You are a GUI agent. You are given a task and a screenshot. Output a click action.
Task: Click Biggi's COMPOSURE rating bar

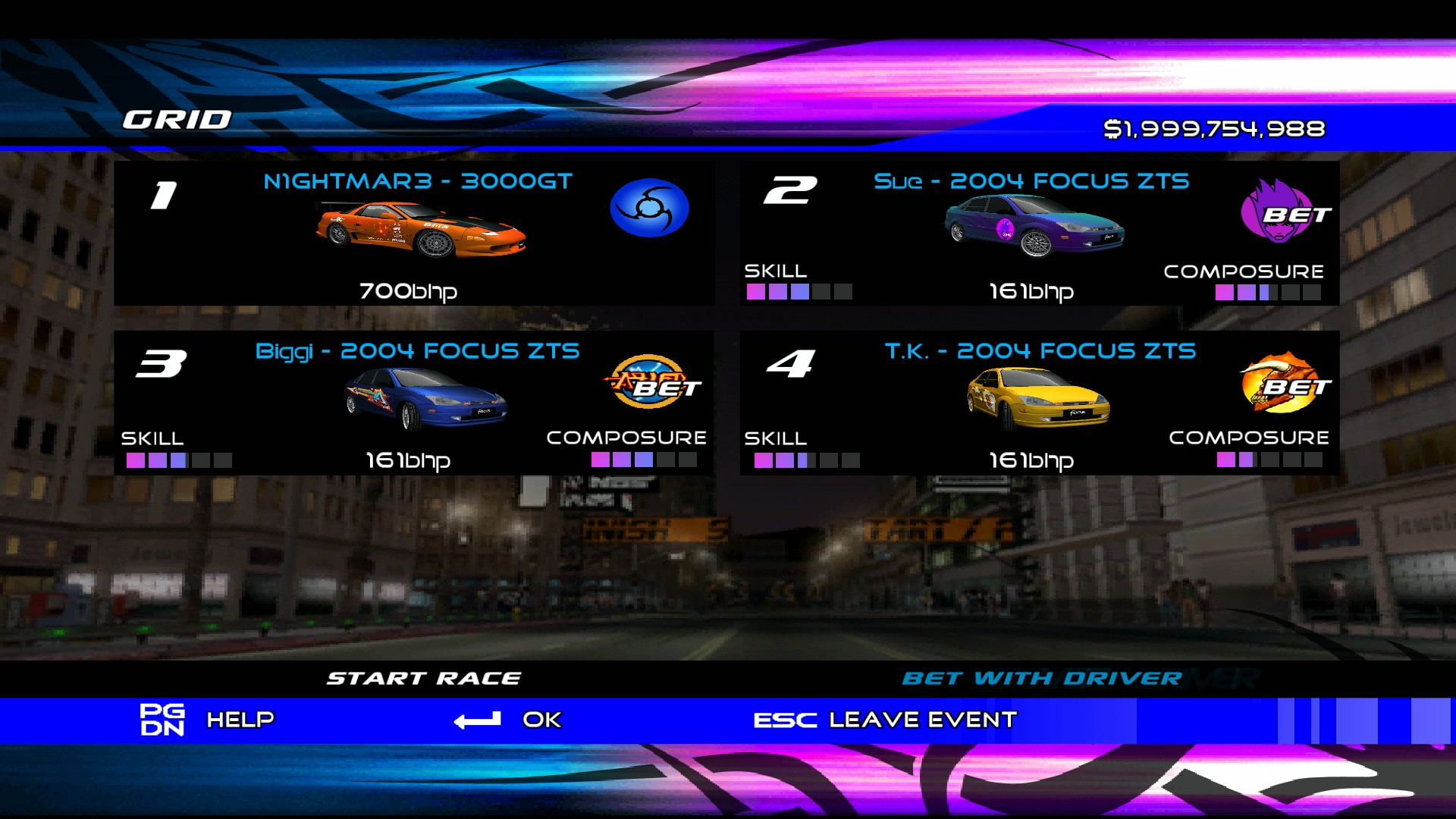point(645,460)
